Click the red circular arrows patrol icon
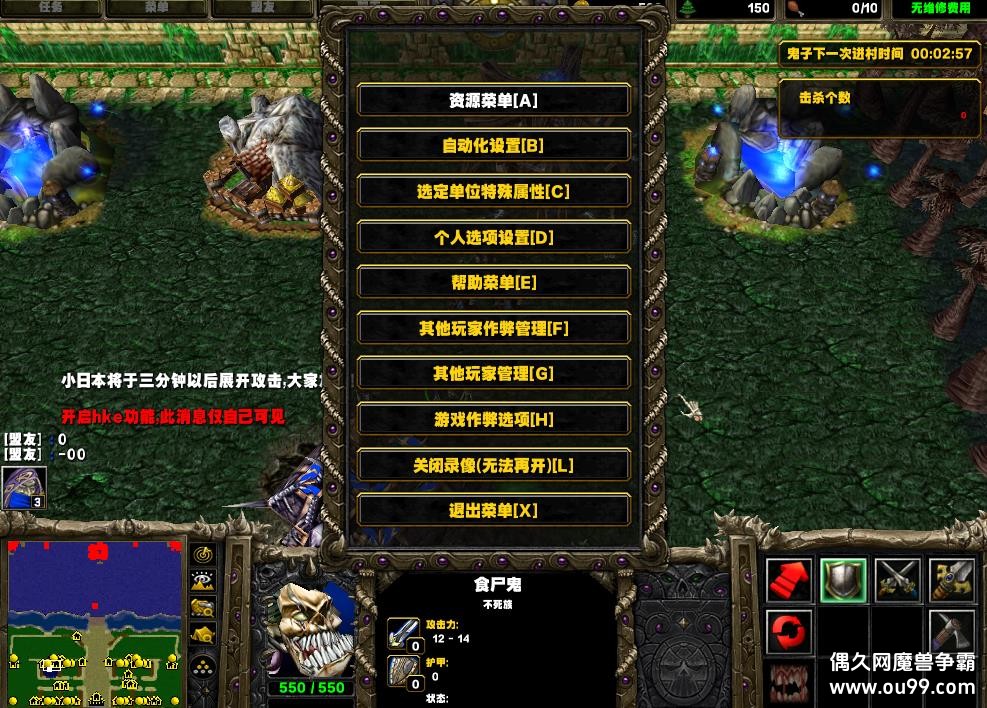The image size is (987, 708). (789, 632)
